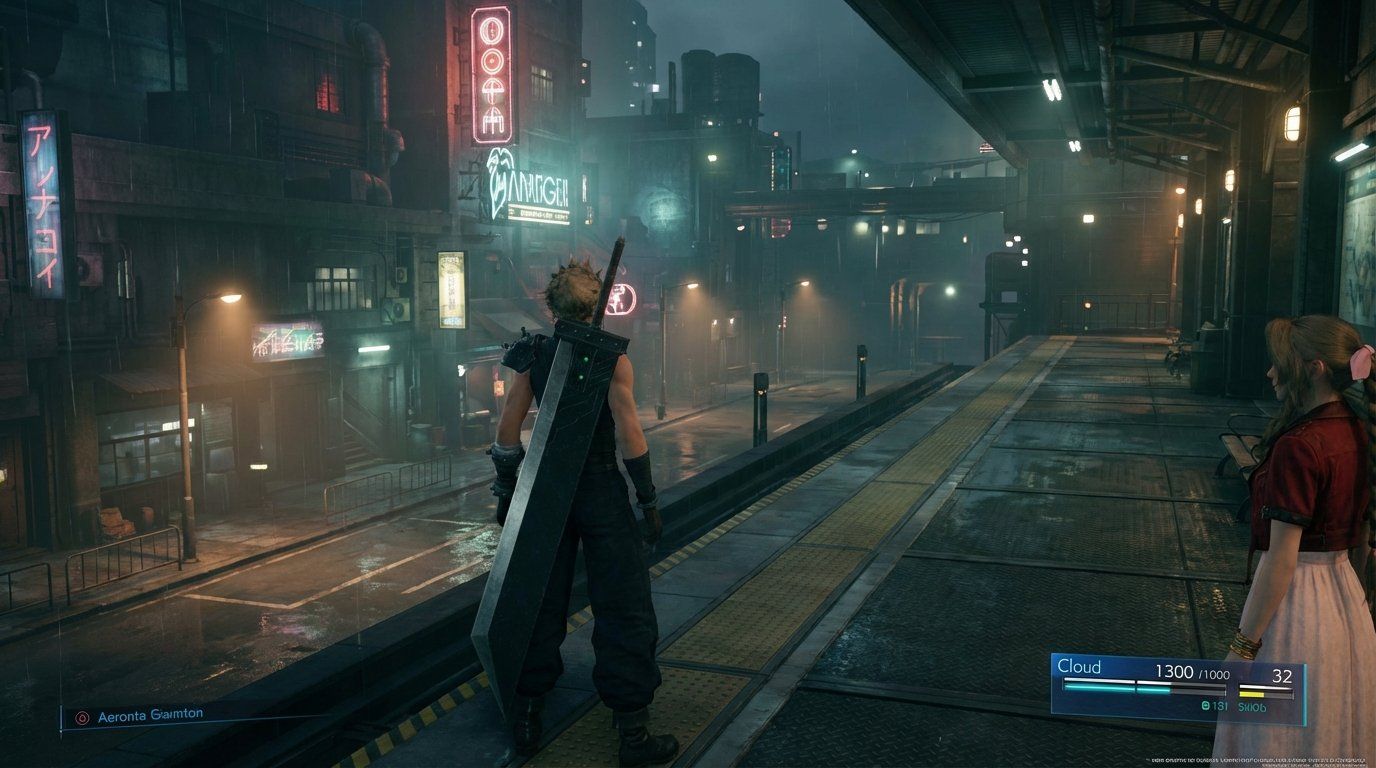Select the Cloud name tab in the HUD
Viewport: 1376px width, 768px height.
tap(1079, 664)
